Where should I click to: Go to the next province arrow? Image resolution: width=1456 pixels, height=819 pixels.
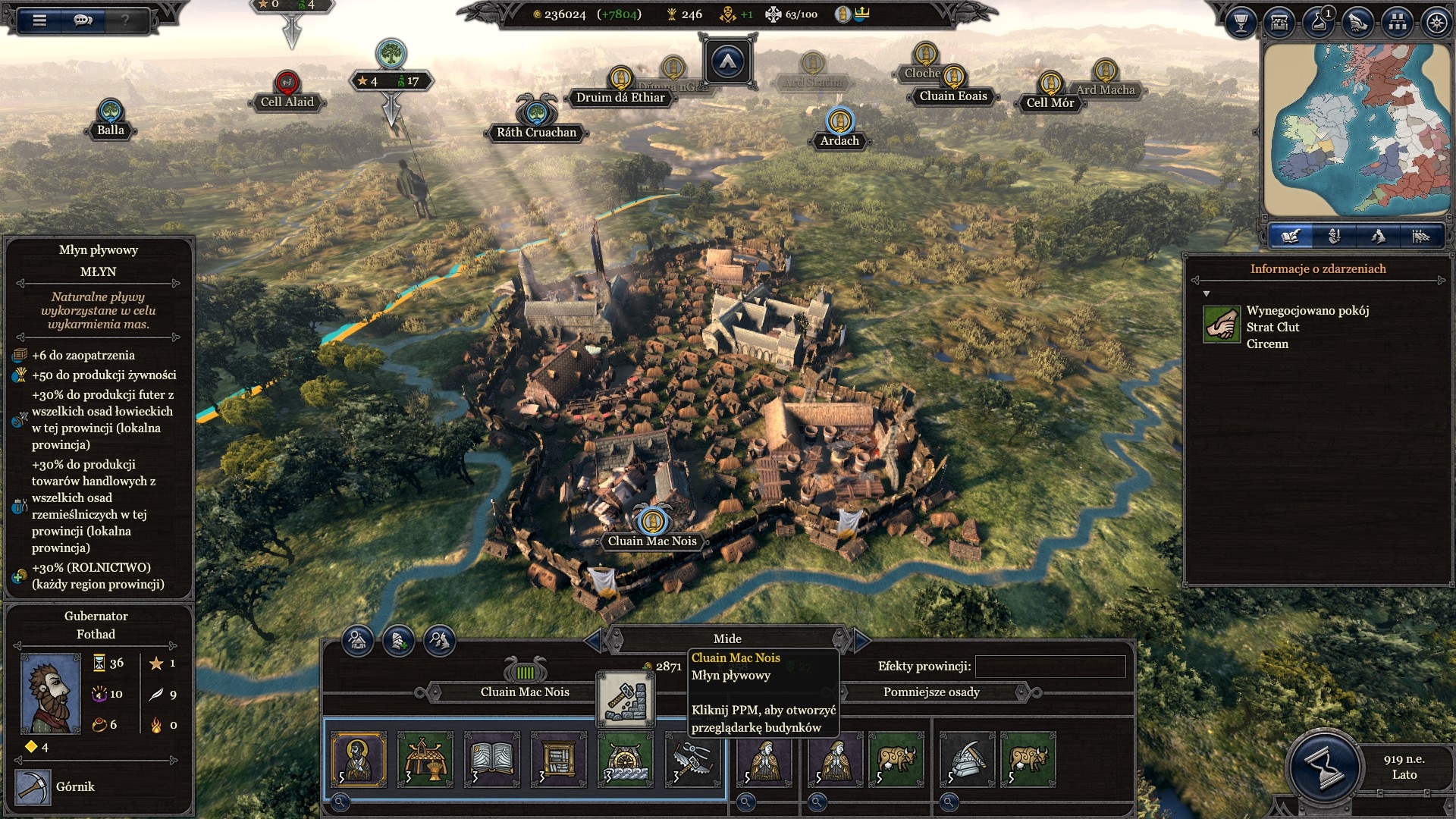click(861, 641)
